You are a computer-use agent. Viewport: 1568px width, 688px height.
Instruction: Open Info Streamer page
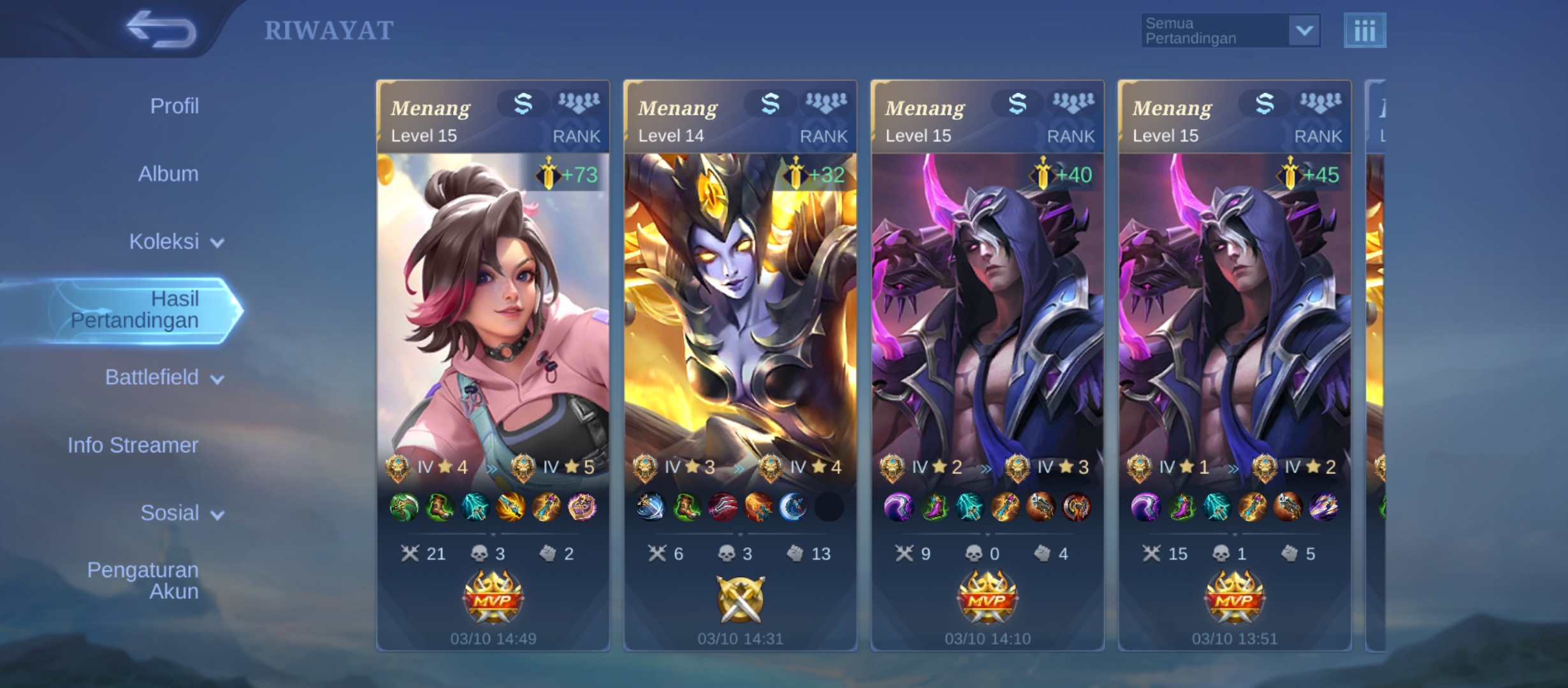133,445
